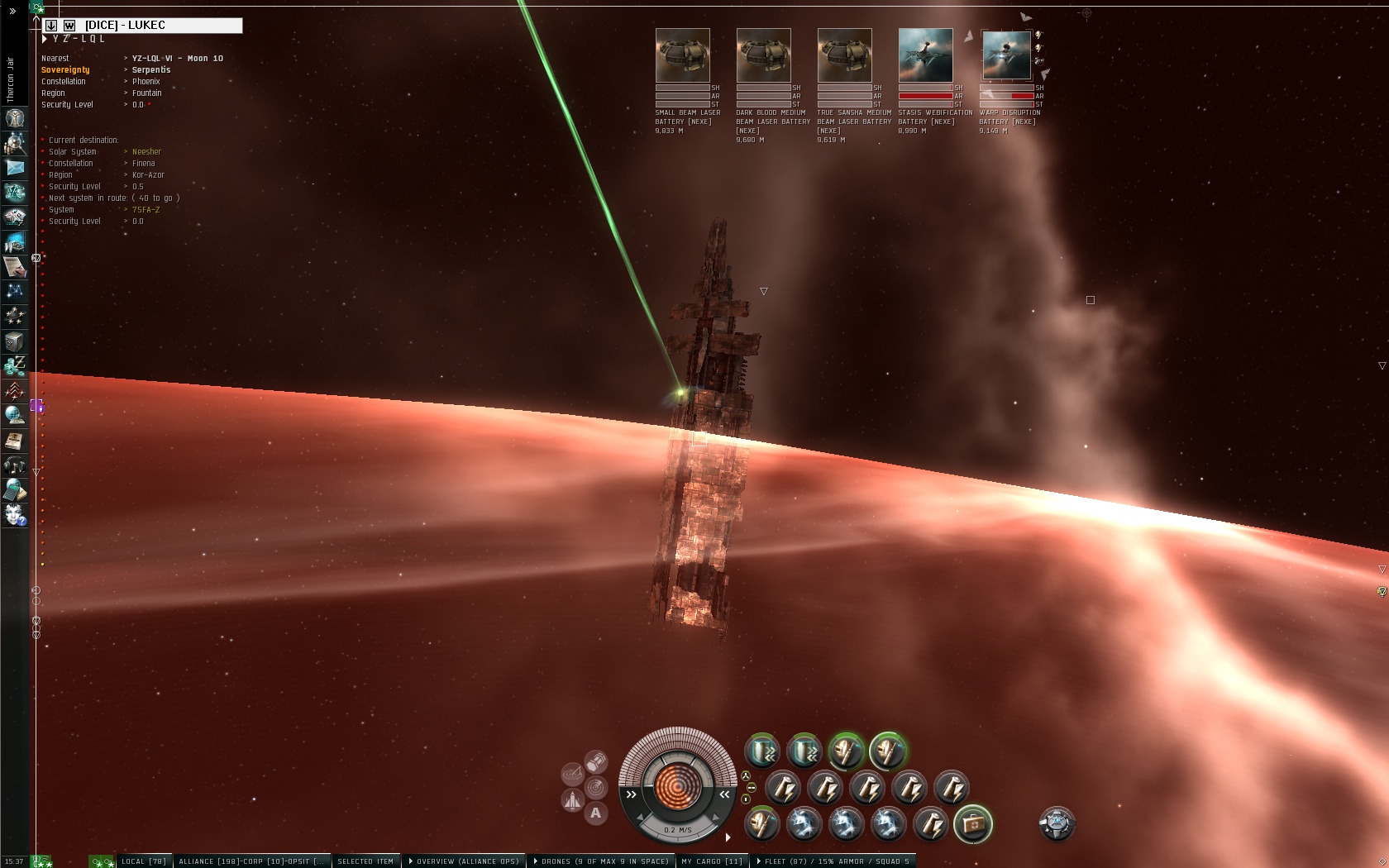Select the Stasis Webification Battery target

click(925, 55)
